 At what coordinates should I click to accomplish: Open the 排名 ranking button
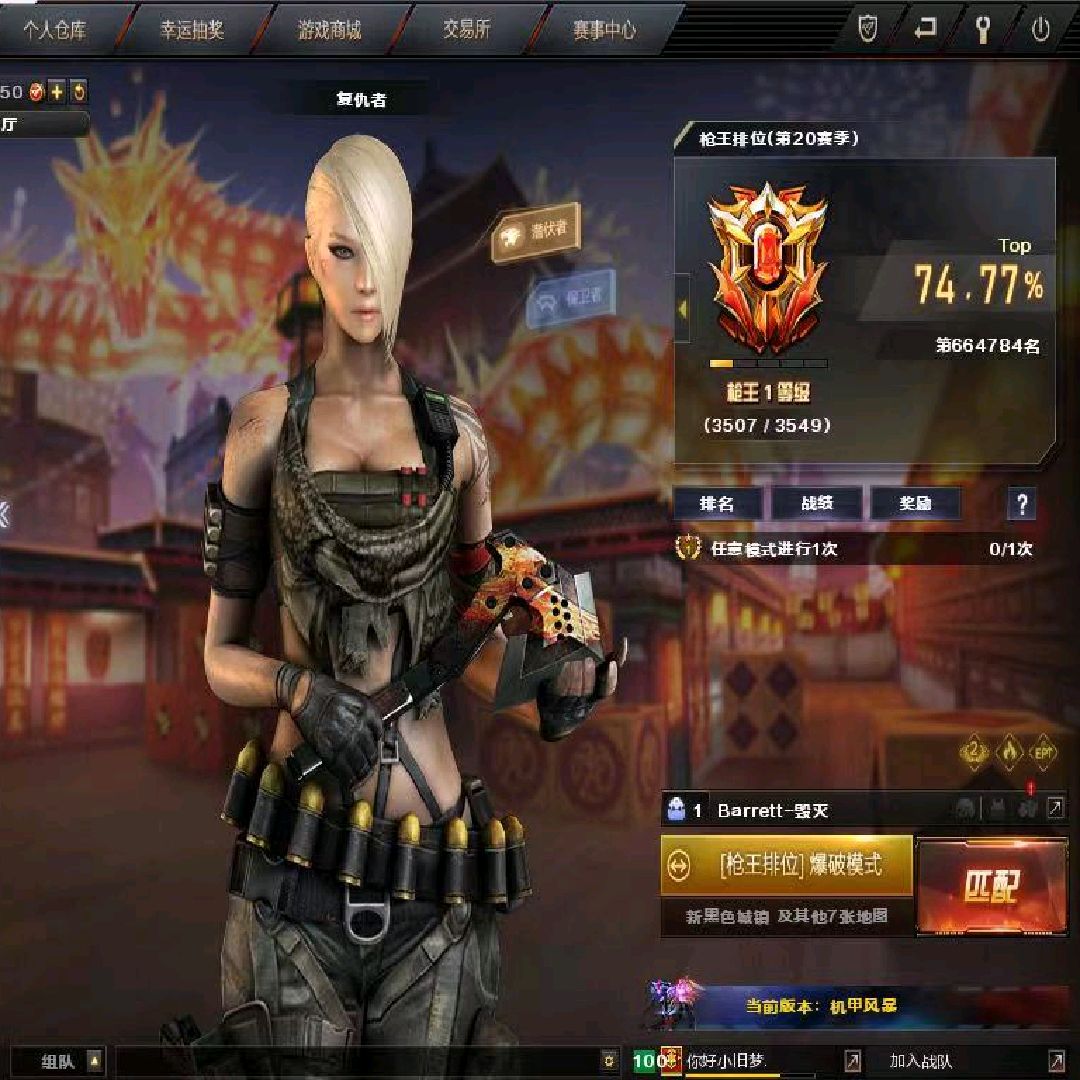717,504
